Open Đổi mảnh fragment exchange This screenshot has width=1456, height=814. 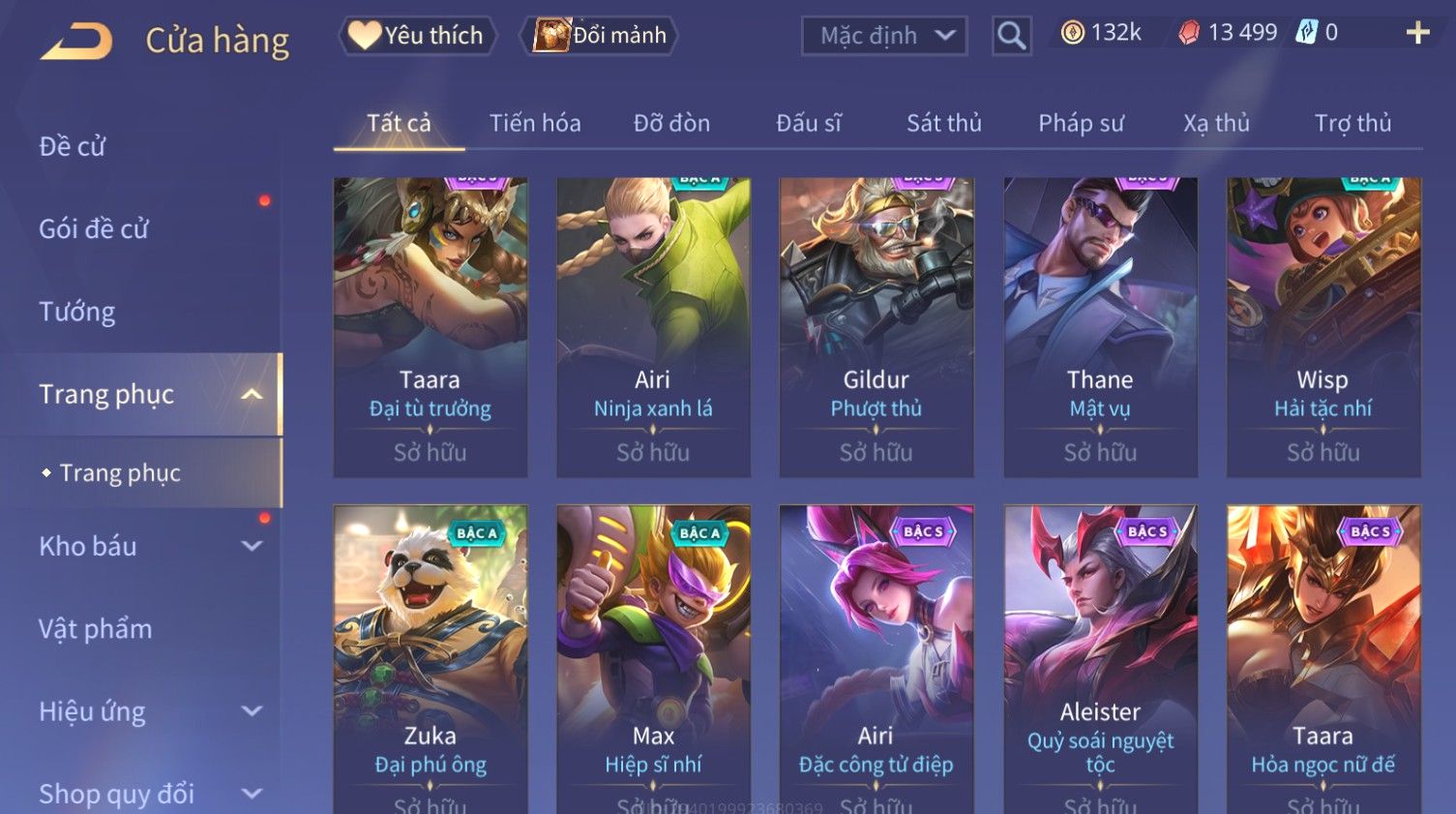600,36
